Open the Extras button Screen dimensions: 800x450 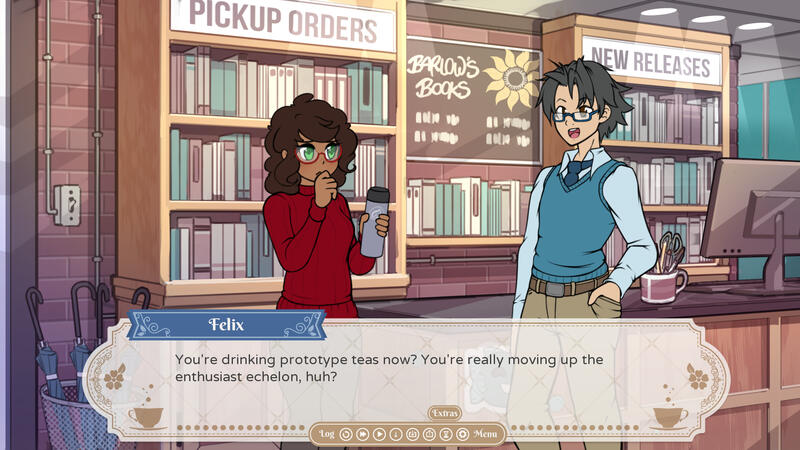tap(445, 413)
